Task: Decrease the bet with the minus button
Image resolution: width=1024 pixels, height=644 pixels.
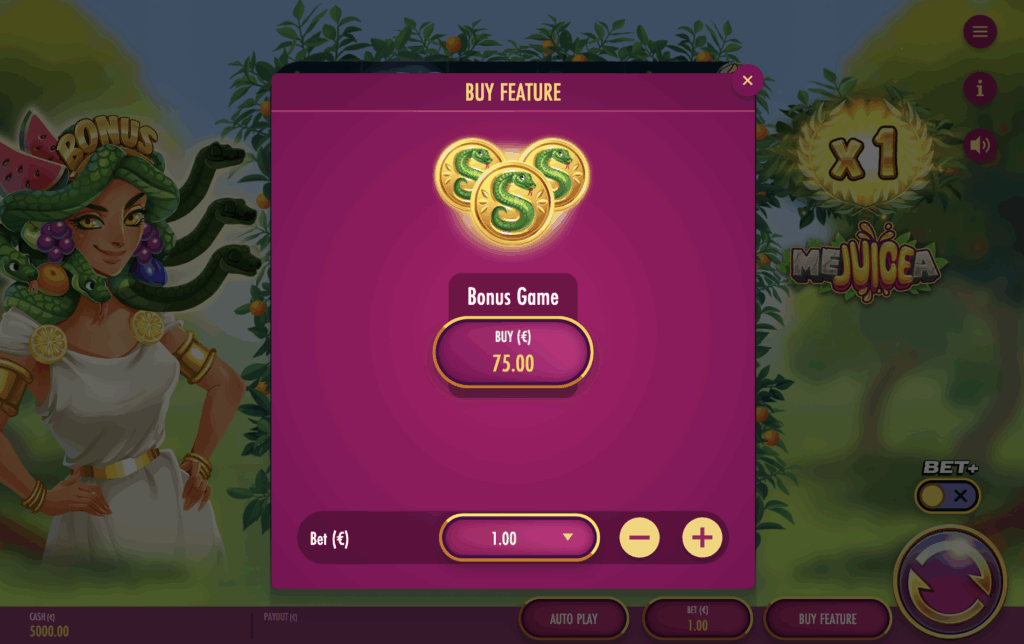Action: [640, 538]
